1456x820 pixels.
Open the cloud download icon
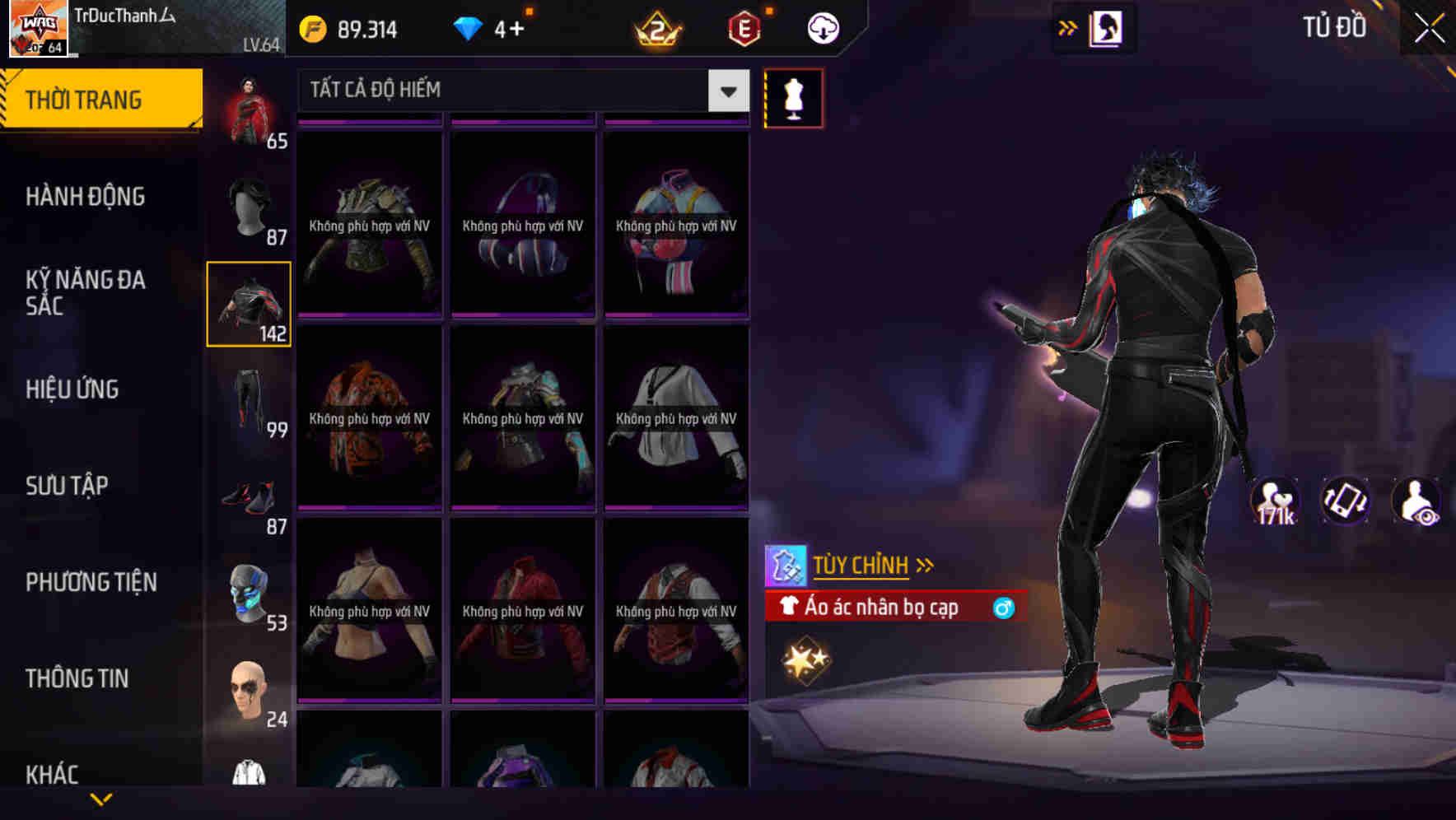820,27
